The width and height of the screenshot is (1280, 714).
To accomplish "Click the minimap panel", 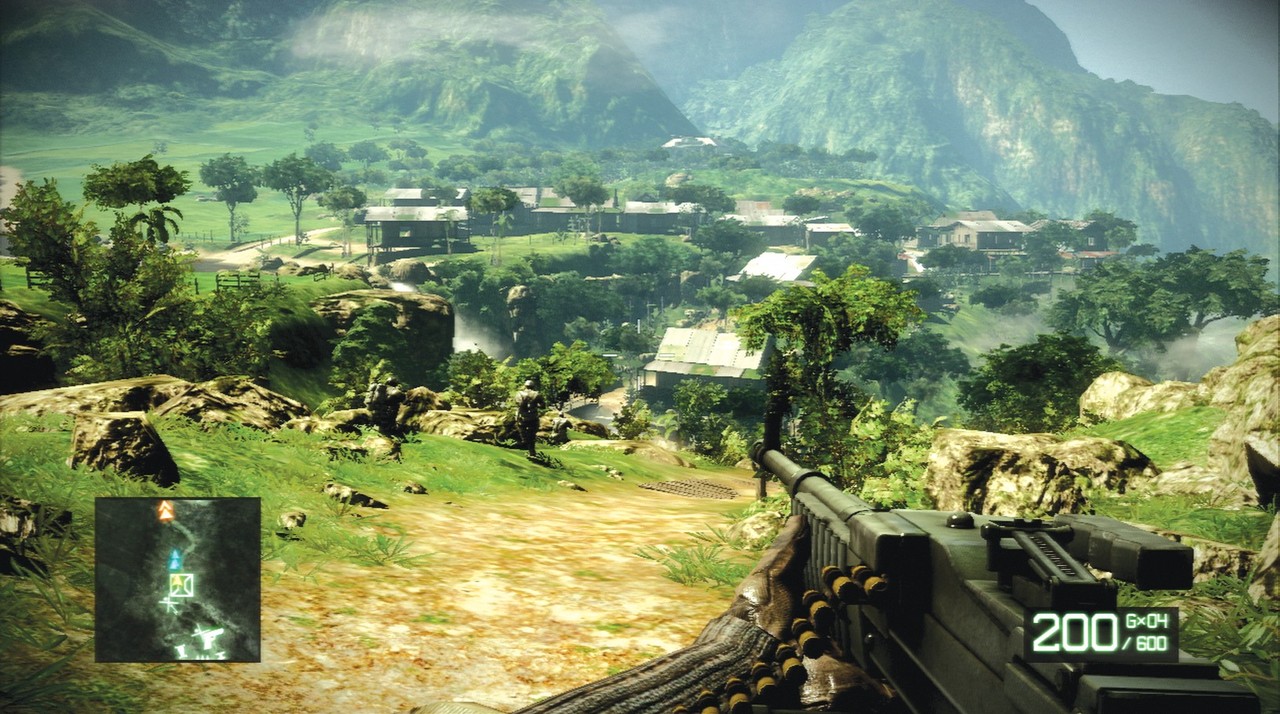I will 178,579.
